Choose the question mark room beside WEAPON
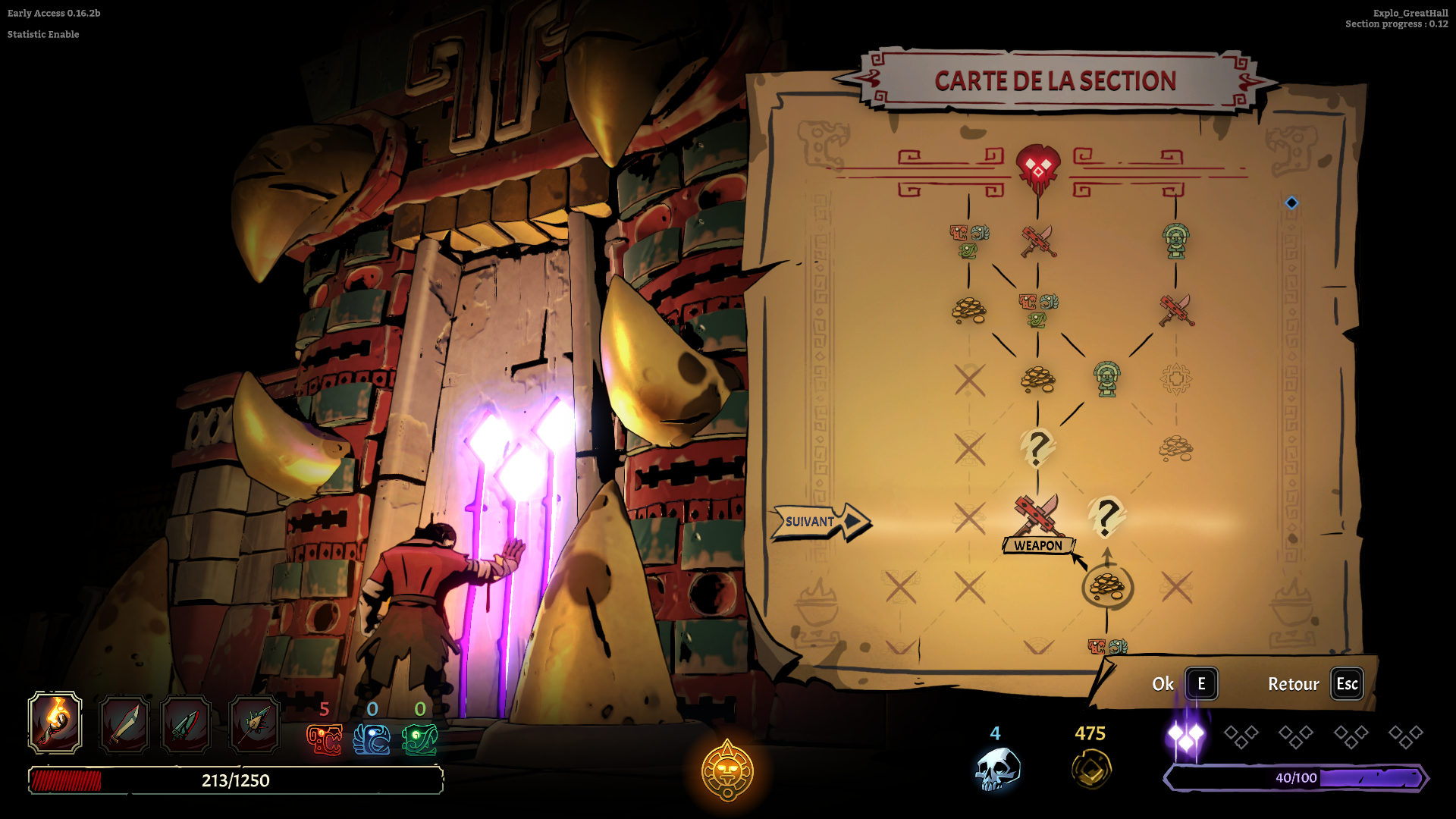The width and height of the screenshot is (1456, 819). pyautogui.click(x=1106, y=518)
